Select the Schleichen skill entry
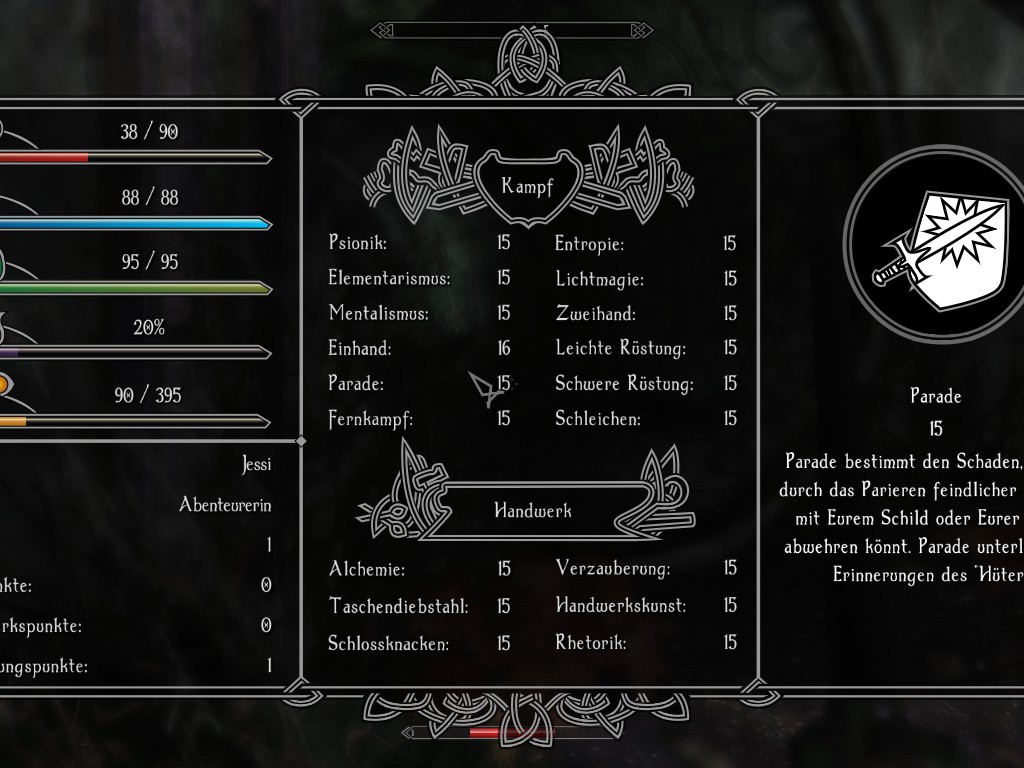 point(597,418)
